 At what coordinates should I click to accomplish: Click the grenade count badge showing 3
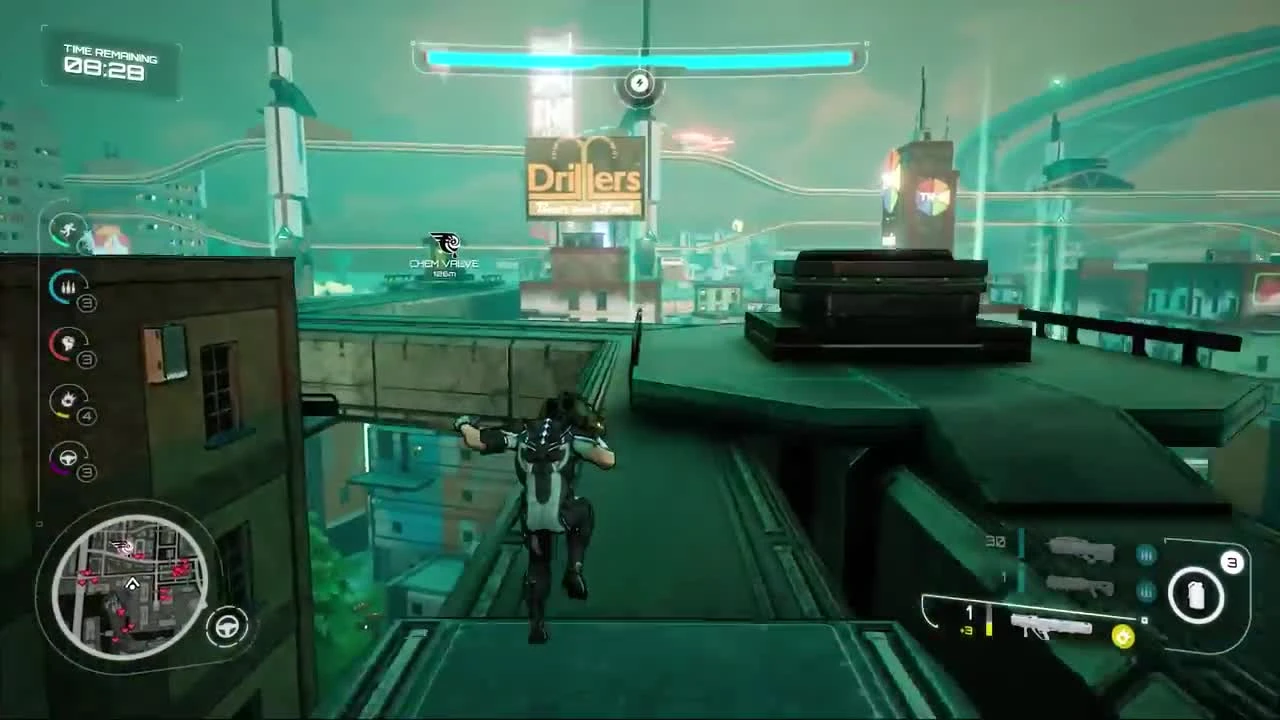[1232, 562]
